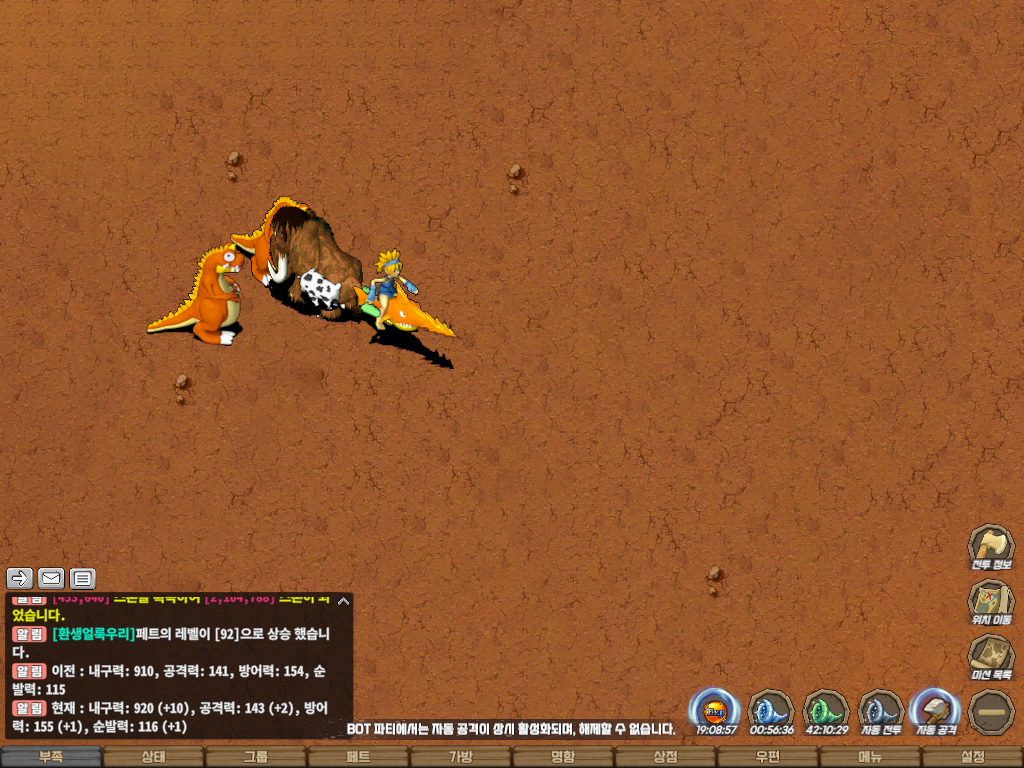Open the 메뉴 main menu
Screen dimensions: 1024x768
click(x=870, y=757)
